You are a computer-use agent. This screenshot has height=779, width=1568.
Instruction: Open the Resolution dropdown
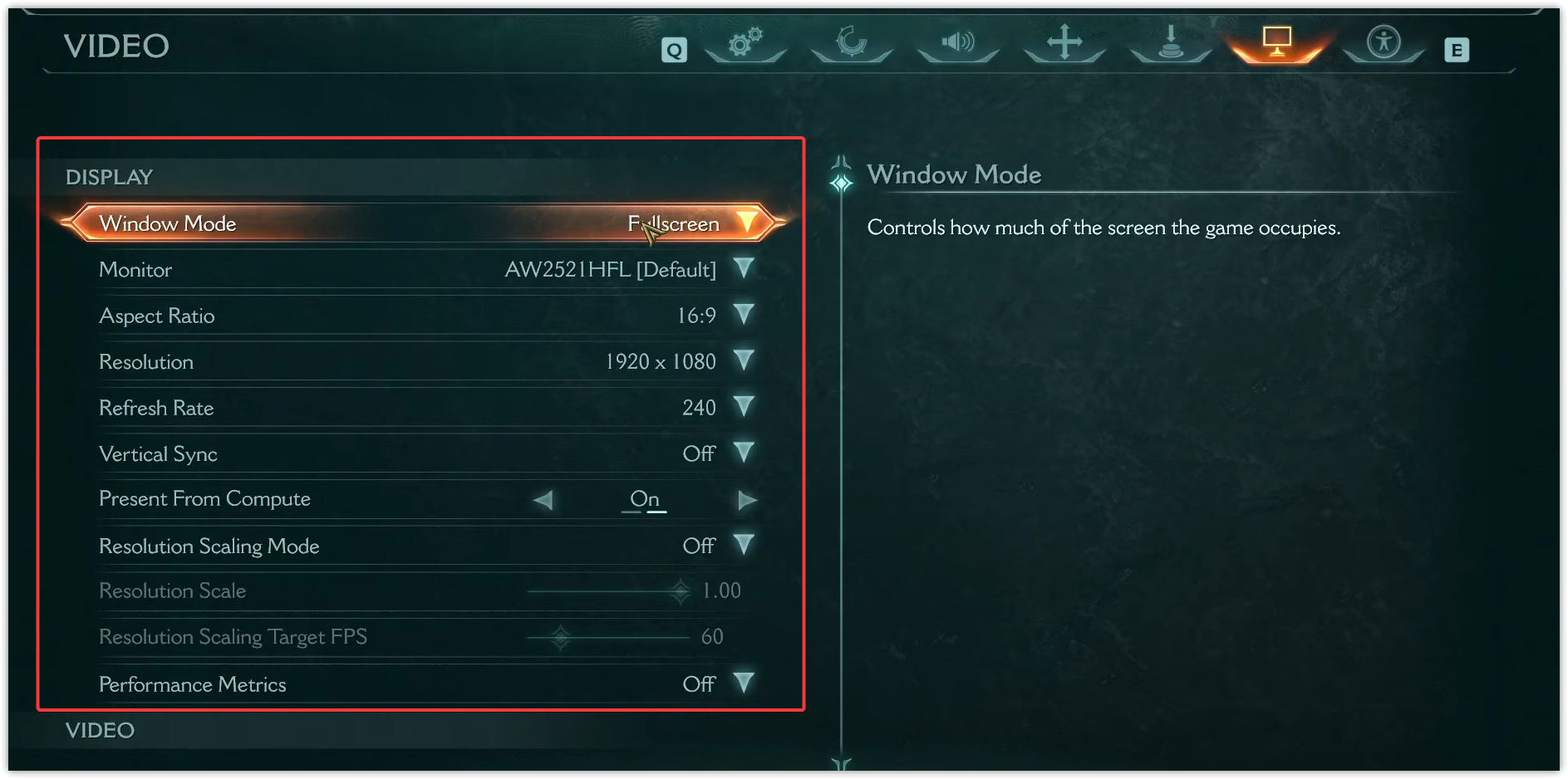(744, 361)
